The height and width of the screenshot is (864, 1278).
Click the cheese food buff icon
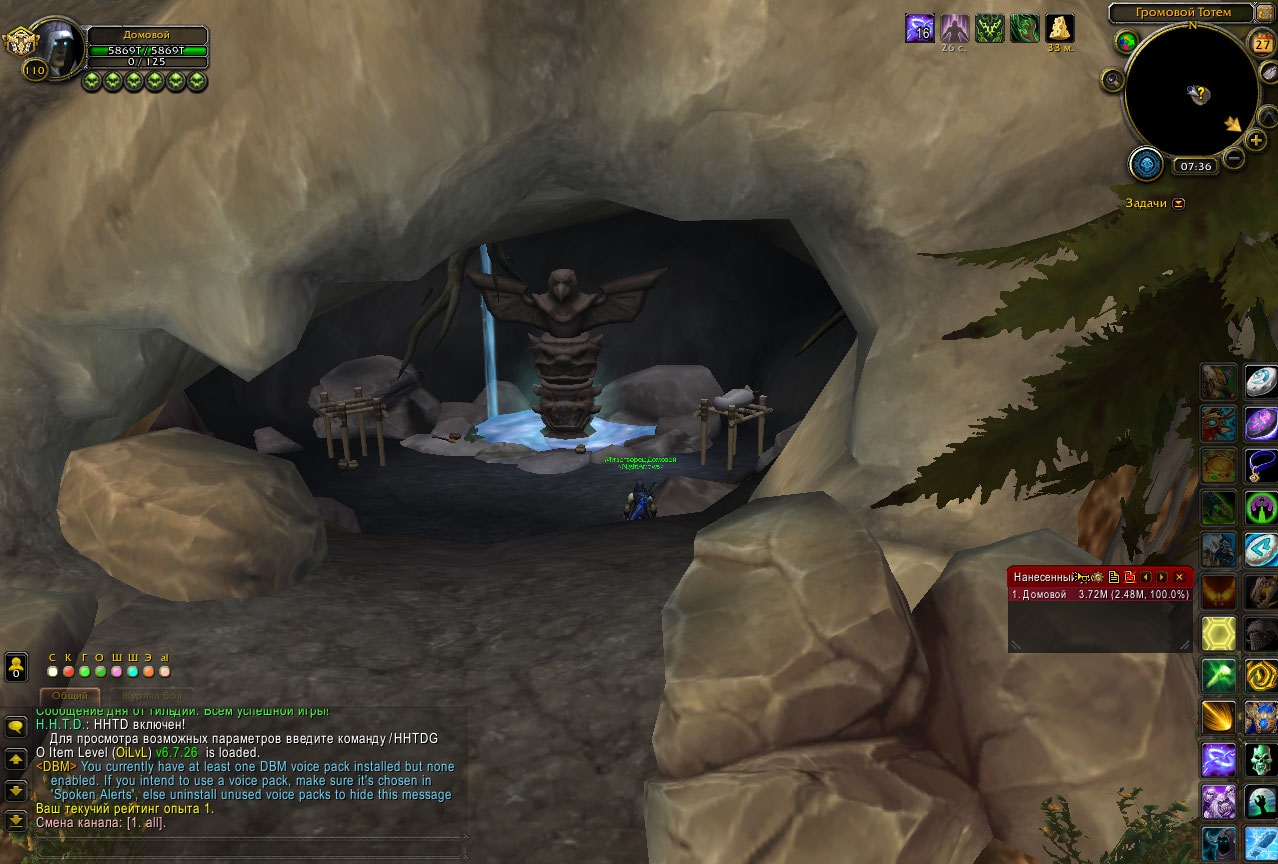(x=1059, y=28)
